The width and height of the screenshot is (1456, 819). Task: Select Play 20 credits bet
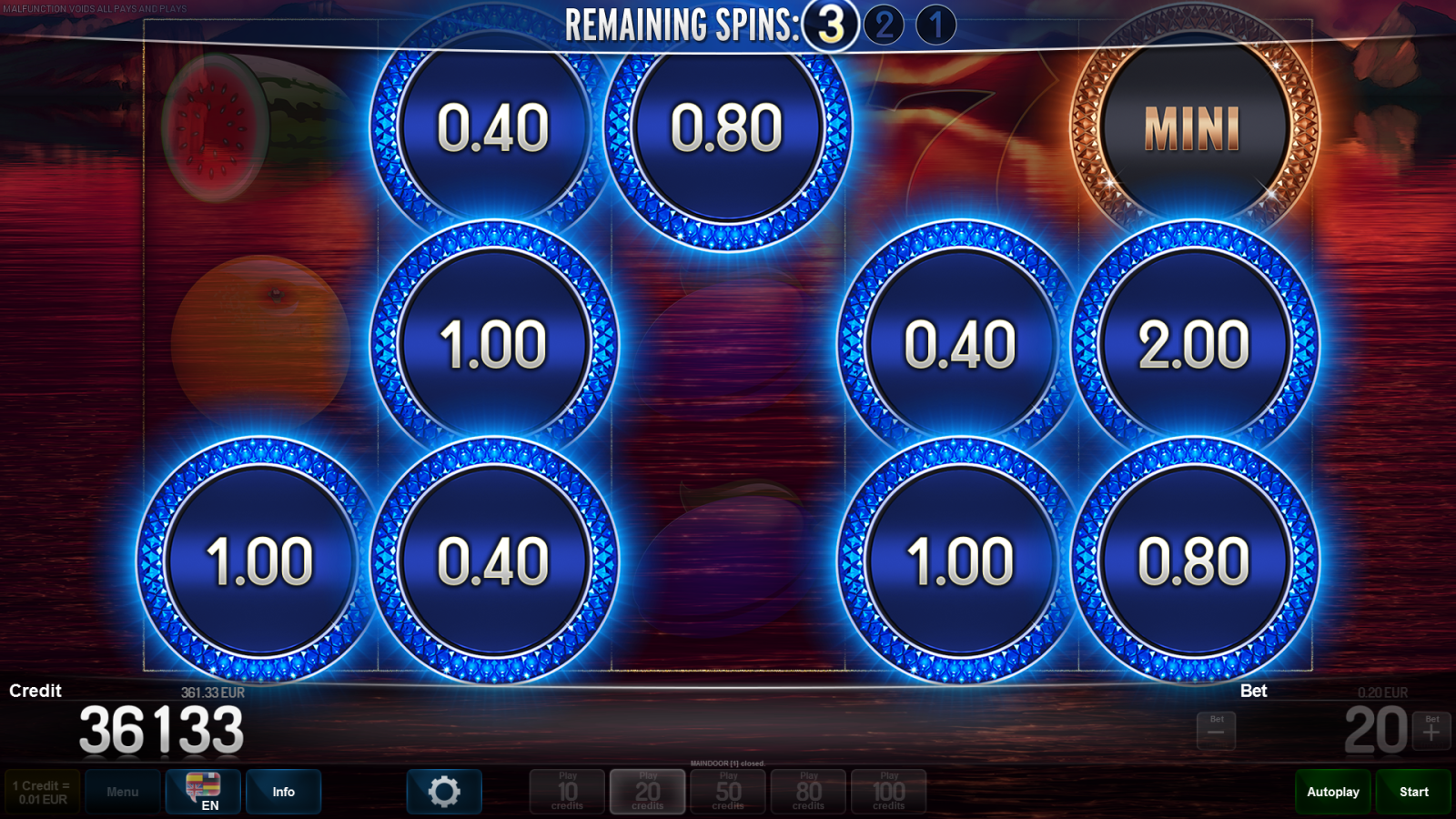[x=647, y=792]
